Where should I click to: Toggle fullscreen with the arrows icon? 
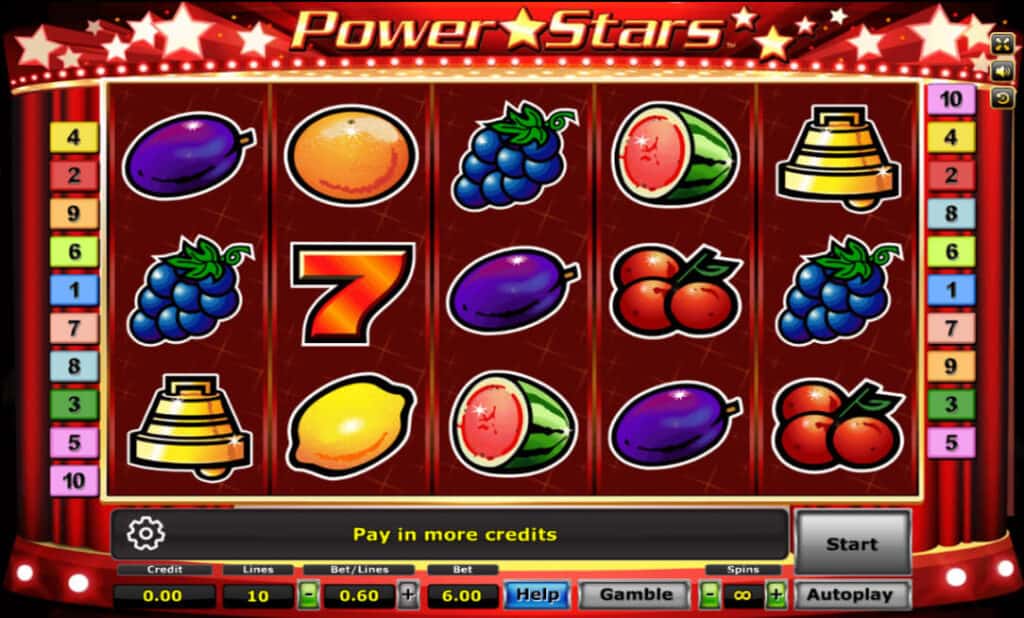click(x=1002, y=43)
